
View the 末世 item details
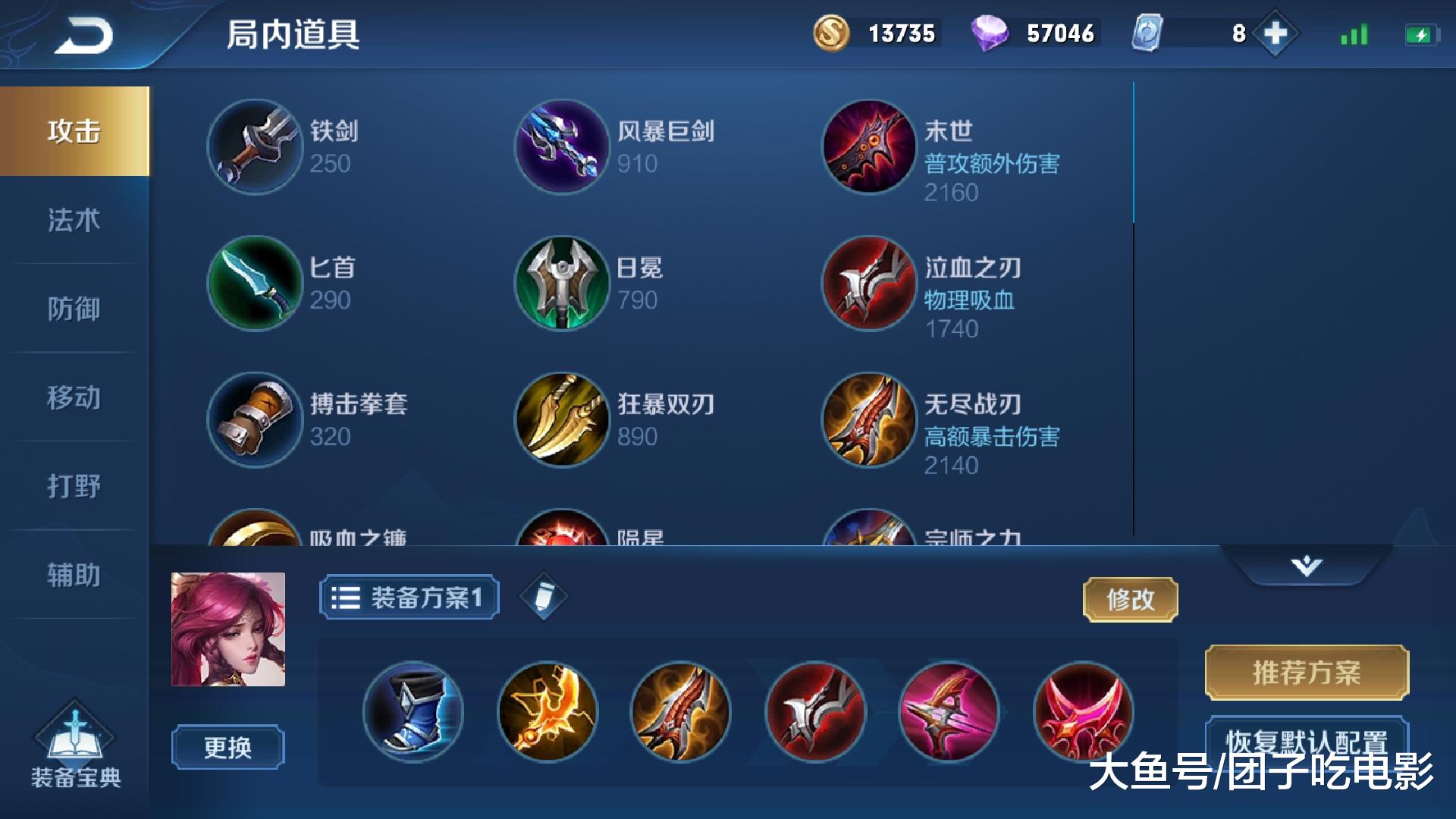[x=868, y=146]
